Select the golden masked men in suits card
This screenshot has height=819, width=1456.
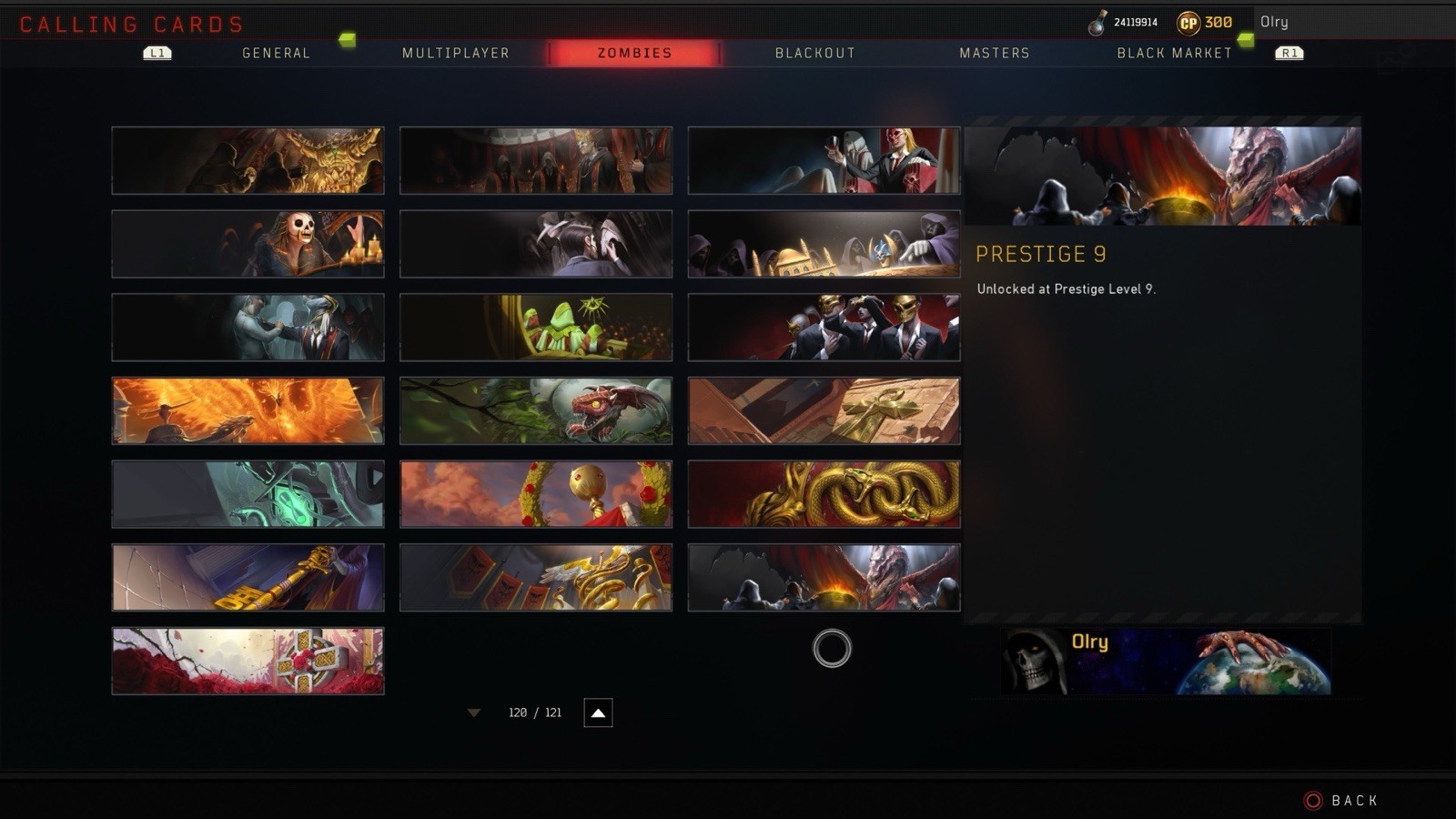click(824, 328)
